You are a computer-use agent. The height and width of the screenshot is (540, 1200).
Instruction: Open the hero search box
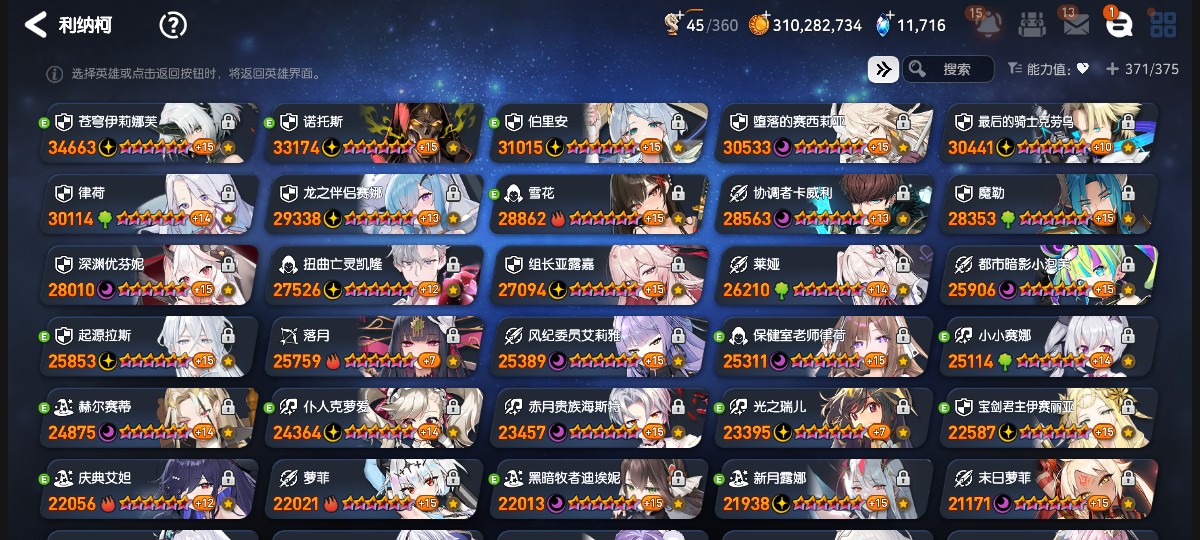tap(948, 69)
